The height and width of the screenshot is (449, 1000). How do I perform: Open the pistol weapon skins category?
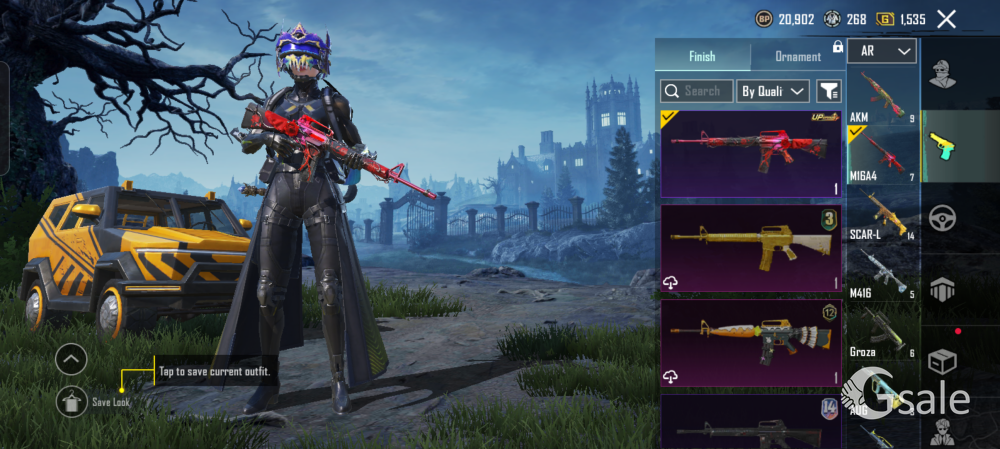942,146
